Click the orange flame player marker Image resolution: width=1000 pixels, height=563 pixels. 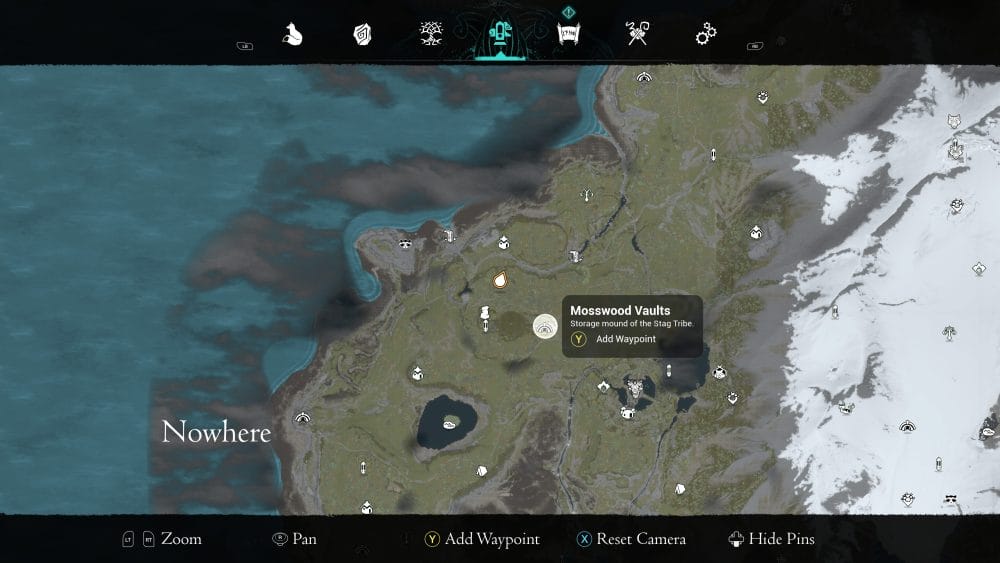coord(500,279)
